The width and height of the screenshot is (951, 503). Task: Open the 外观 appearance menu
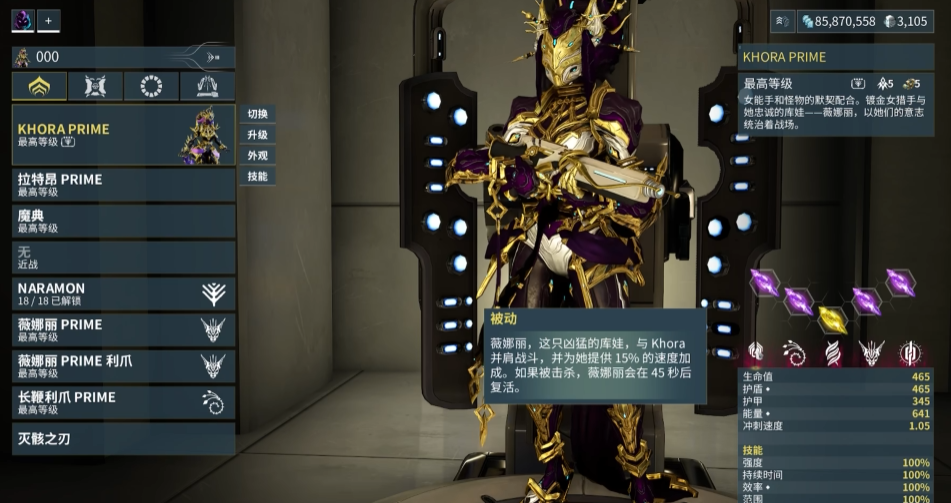pos(257,156)
